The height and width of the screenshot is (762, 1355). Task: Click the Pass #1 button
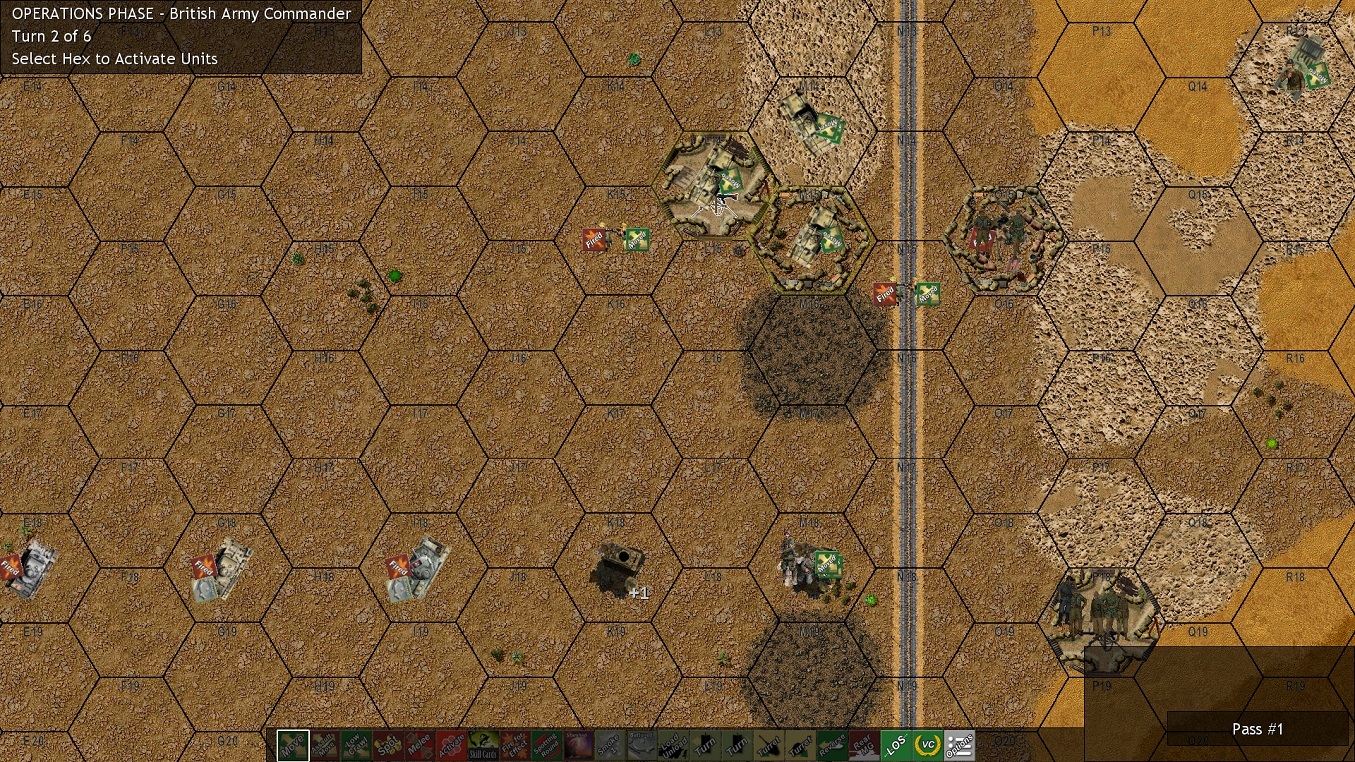coord(1257,729)
